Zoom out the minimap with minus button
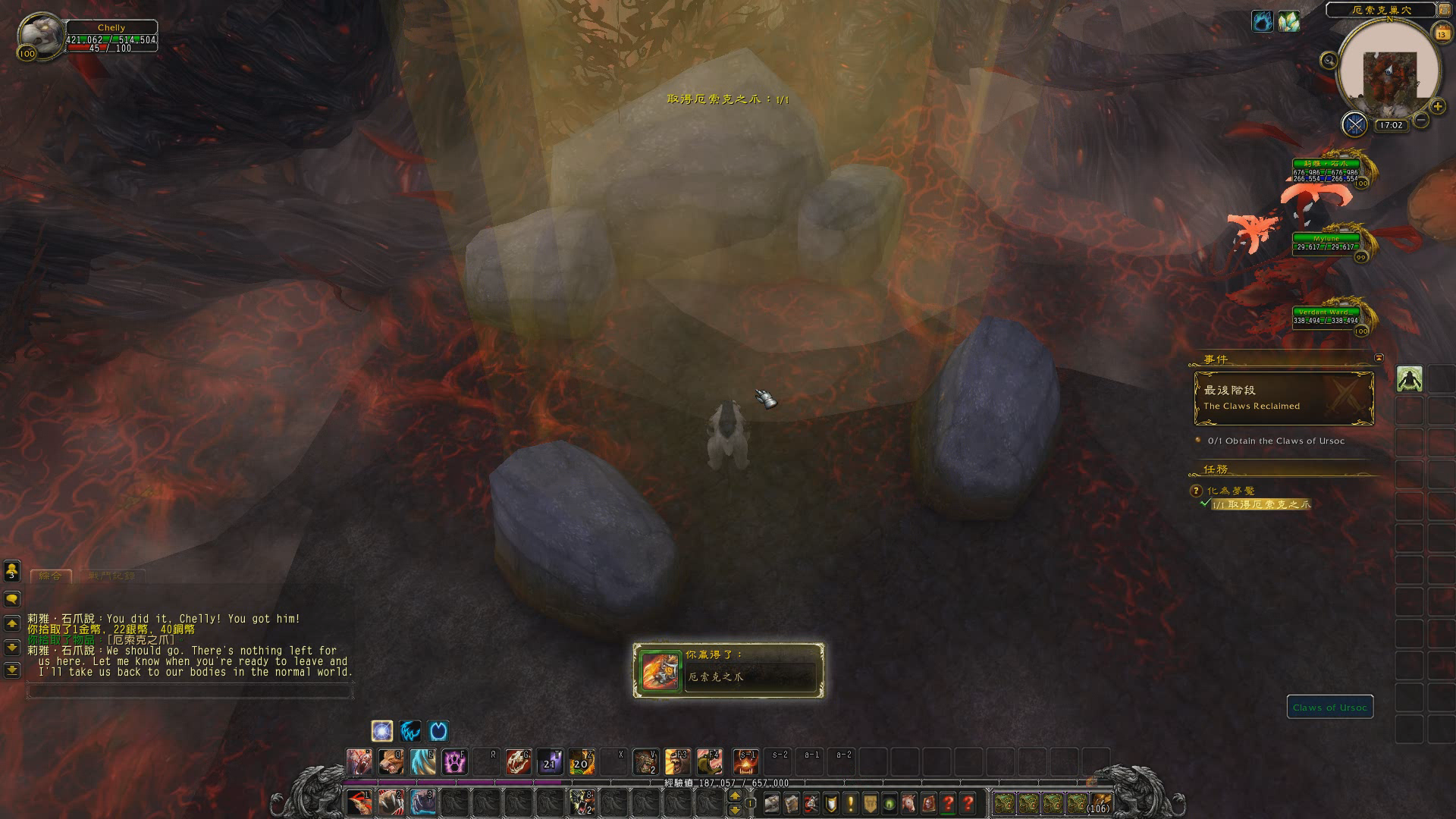This screenshot has height=819, width=1456. (1421, 120)
